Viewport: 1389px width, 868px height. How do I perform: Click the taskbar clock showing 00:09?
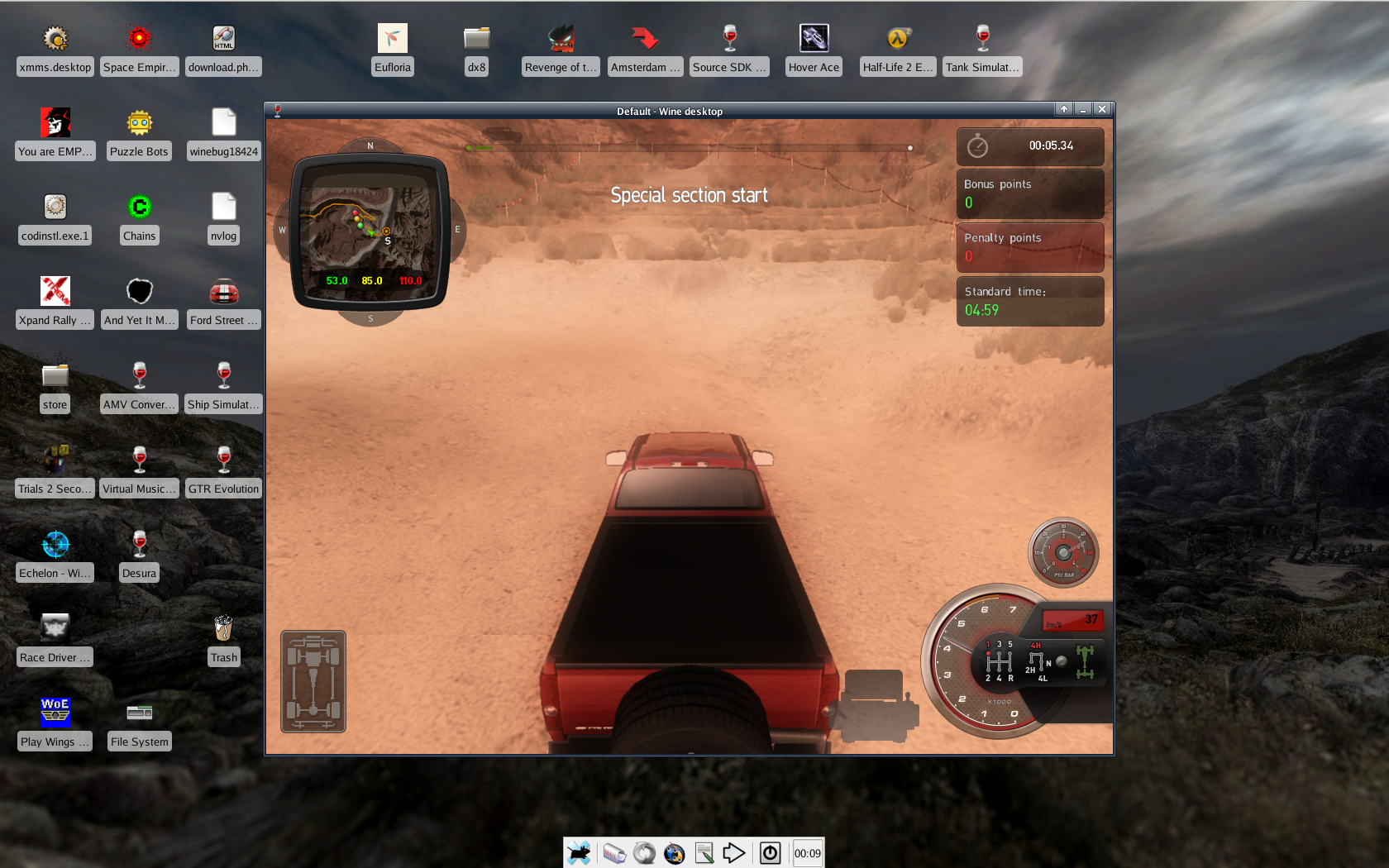pos(807,852)
